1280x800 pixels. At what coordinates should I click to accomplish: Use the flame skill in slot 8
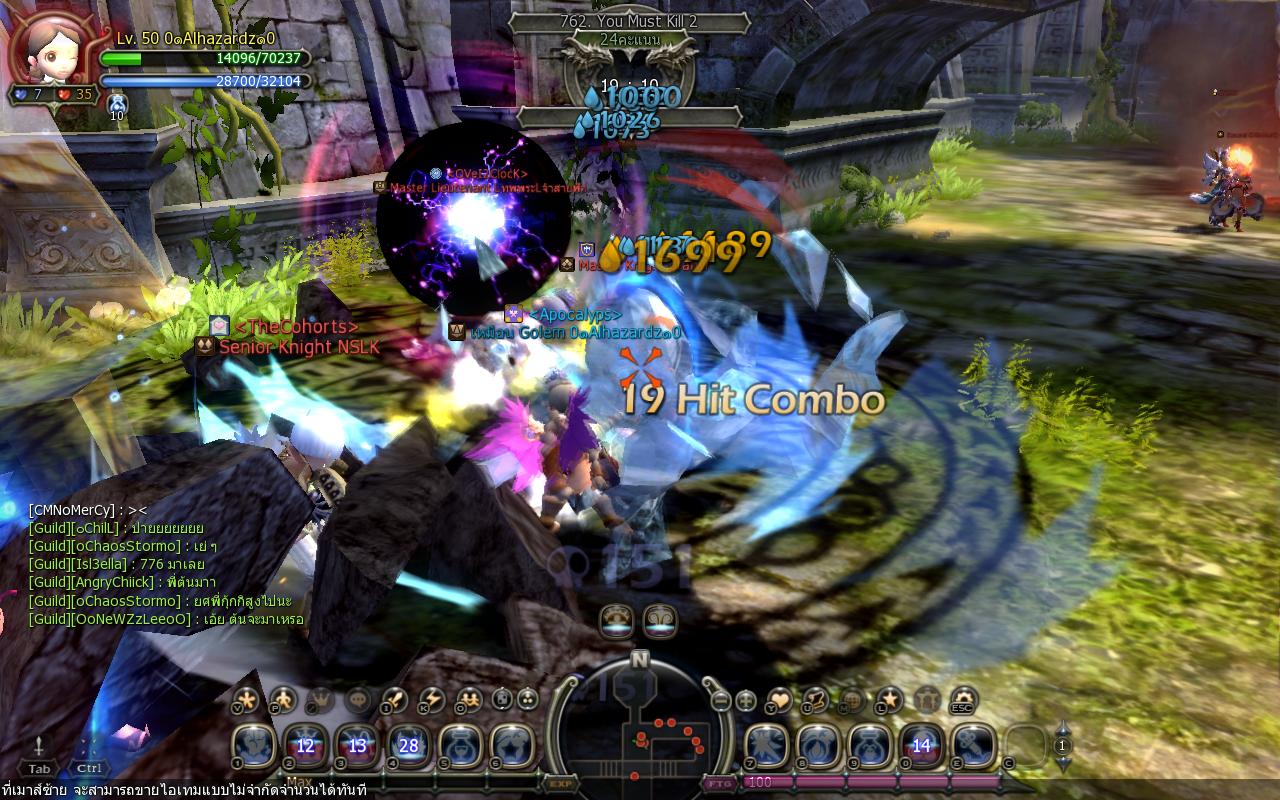click(818, 745)
